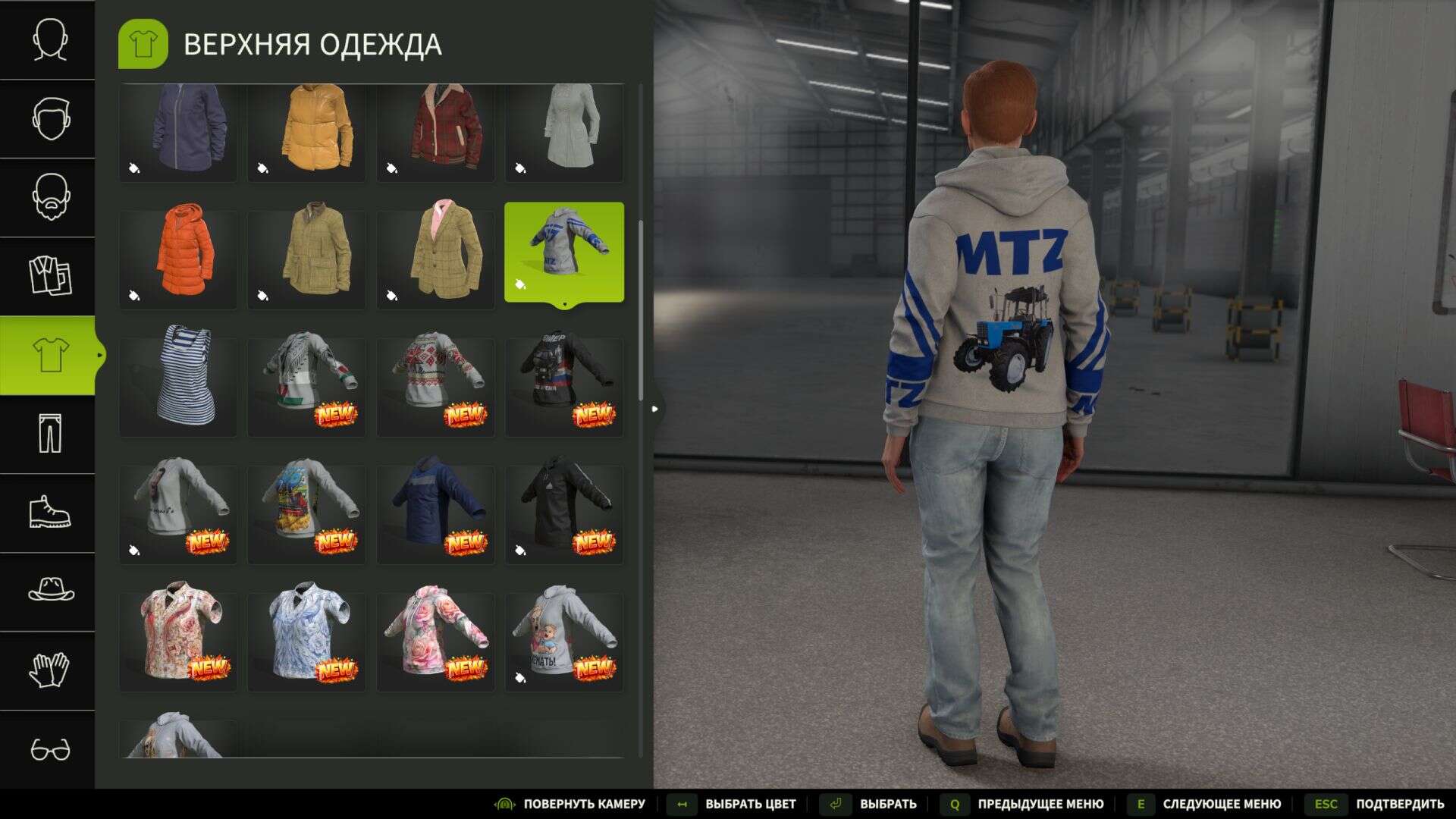1456x819 pixels.
Task: Open СЛЕДУЮЩЕЕ МЕНЮ from the bottom bar
Action: (1221, 803)
